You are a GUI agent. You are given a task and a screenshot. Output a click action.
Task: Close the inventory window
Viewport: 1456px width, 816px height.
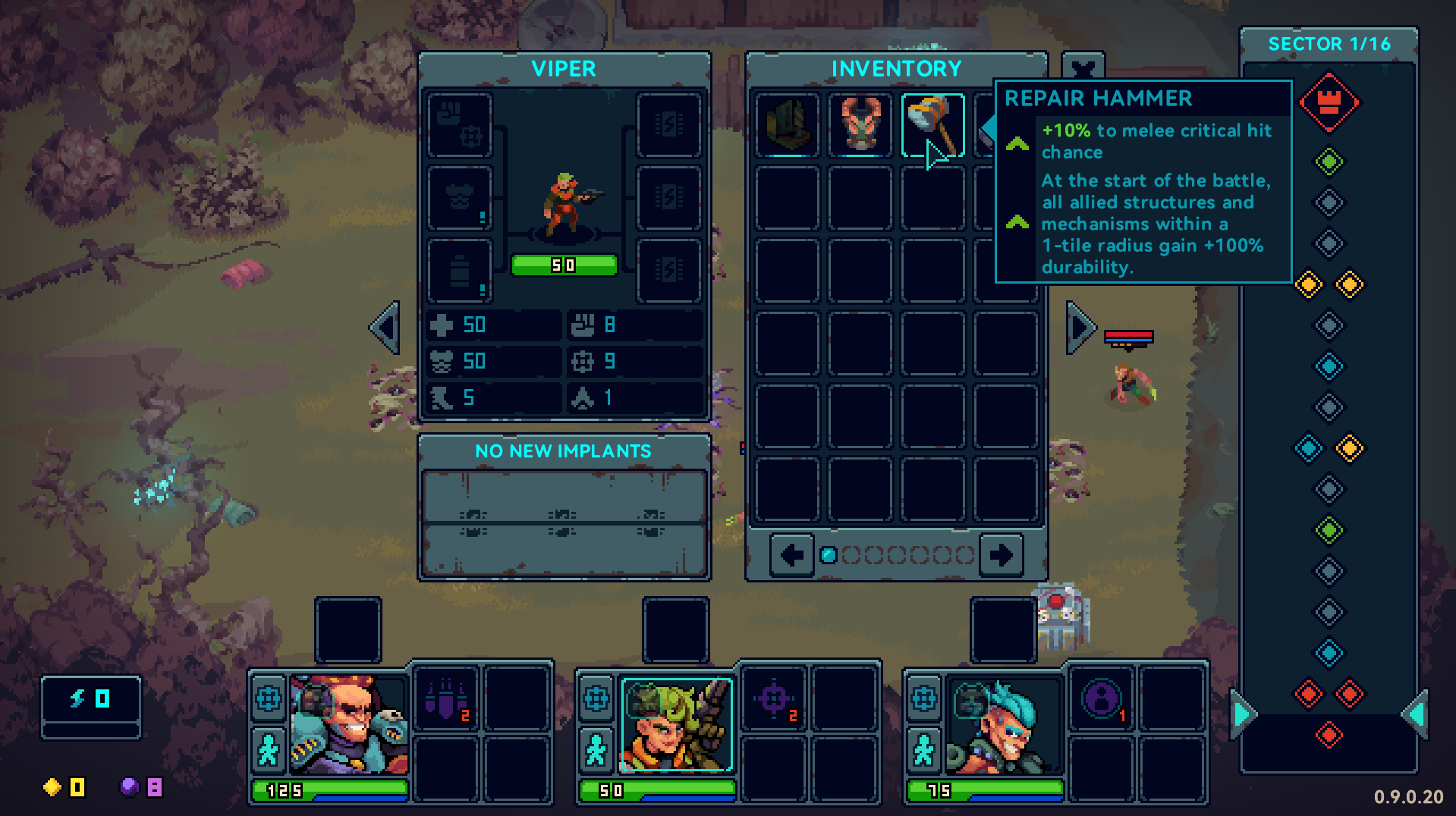pyautogui.click(x=1083, y=67)
